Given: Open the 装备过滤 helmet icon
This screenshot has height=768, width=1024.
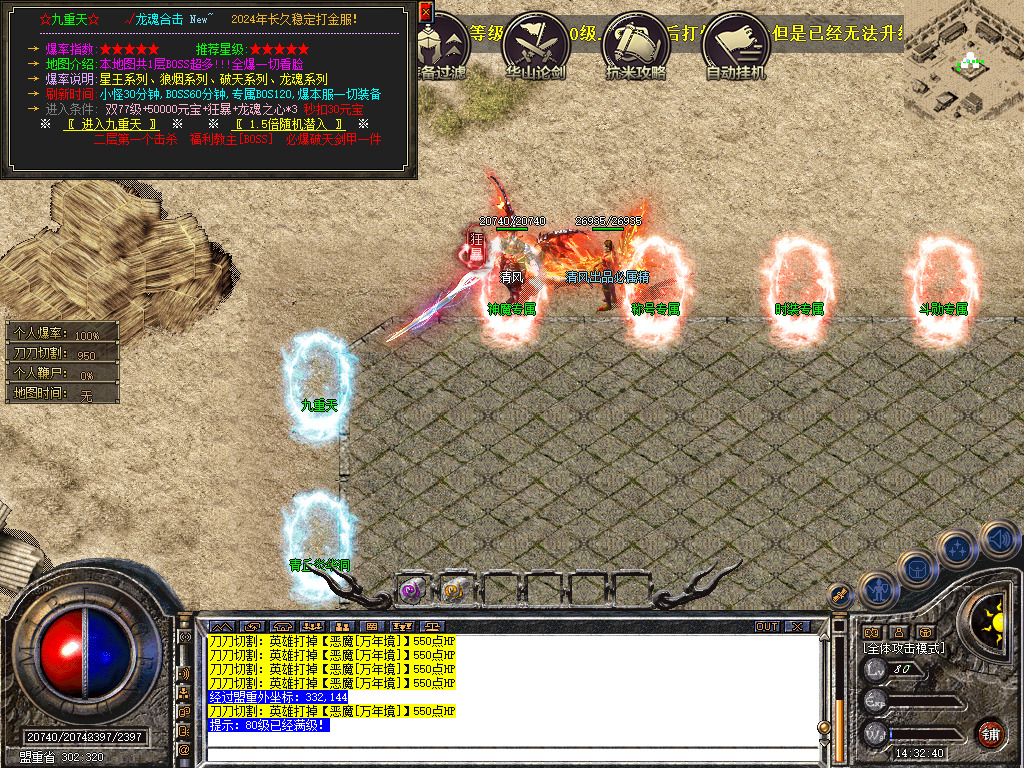Looking at the screenshot, I should point(443,44).
